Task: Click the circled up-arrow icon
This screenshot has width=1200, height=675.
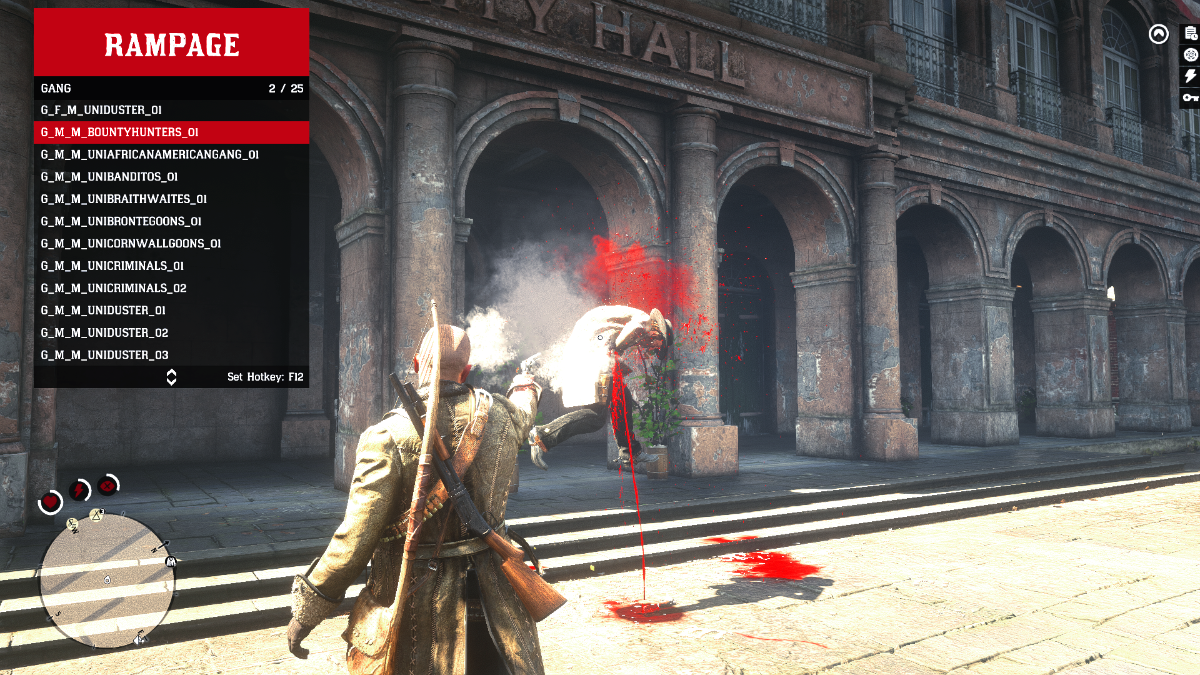Action: (1158, 34)
